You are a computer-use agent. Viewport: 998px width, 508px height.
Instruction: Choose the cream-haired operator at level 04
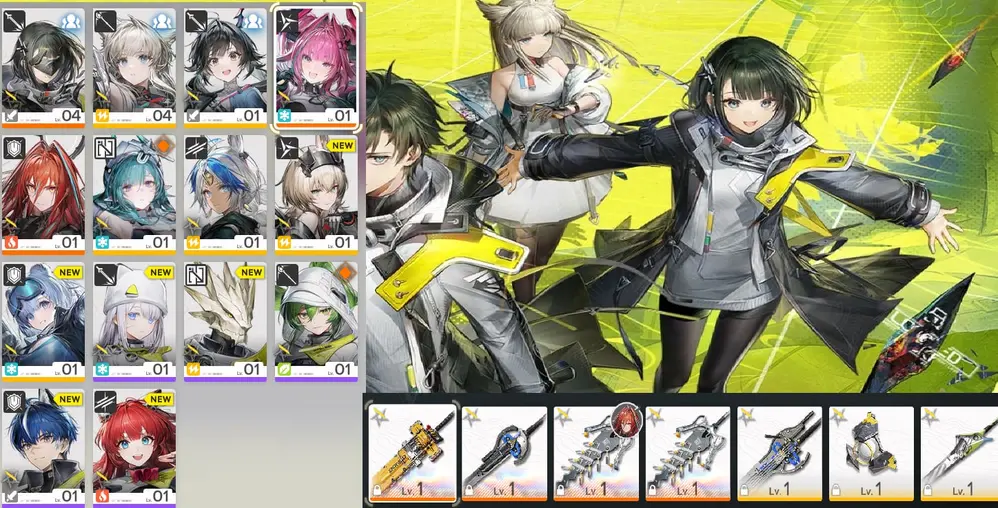tap(134, 68)
